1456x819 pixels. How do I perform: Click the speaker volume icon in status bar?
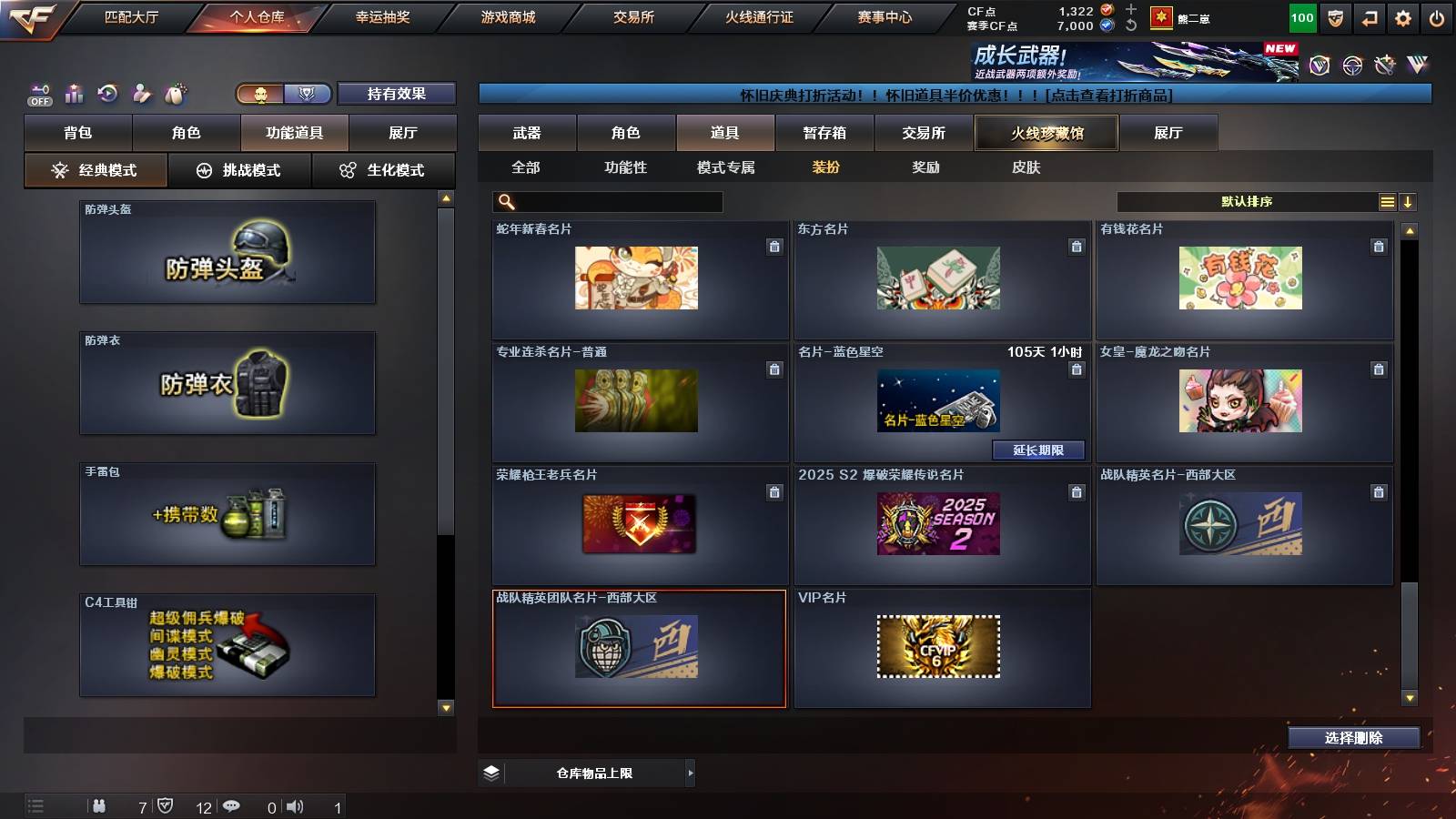tap(295, 804)
